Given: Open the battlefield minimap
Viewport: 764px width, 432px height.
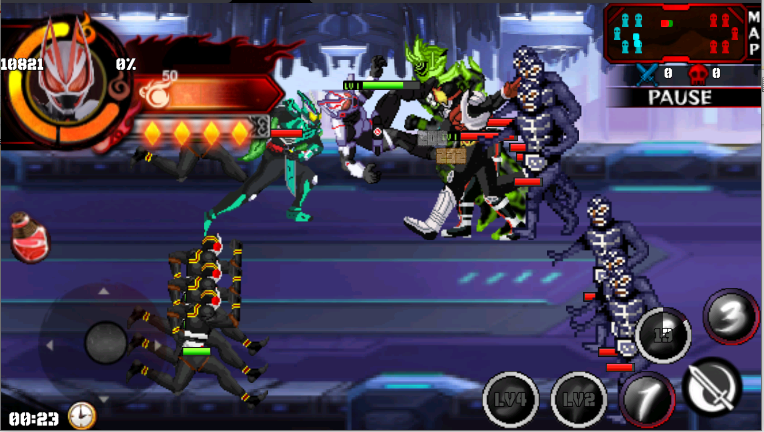Looking at the screenshot, I should (x=676, y=31).
